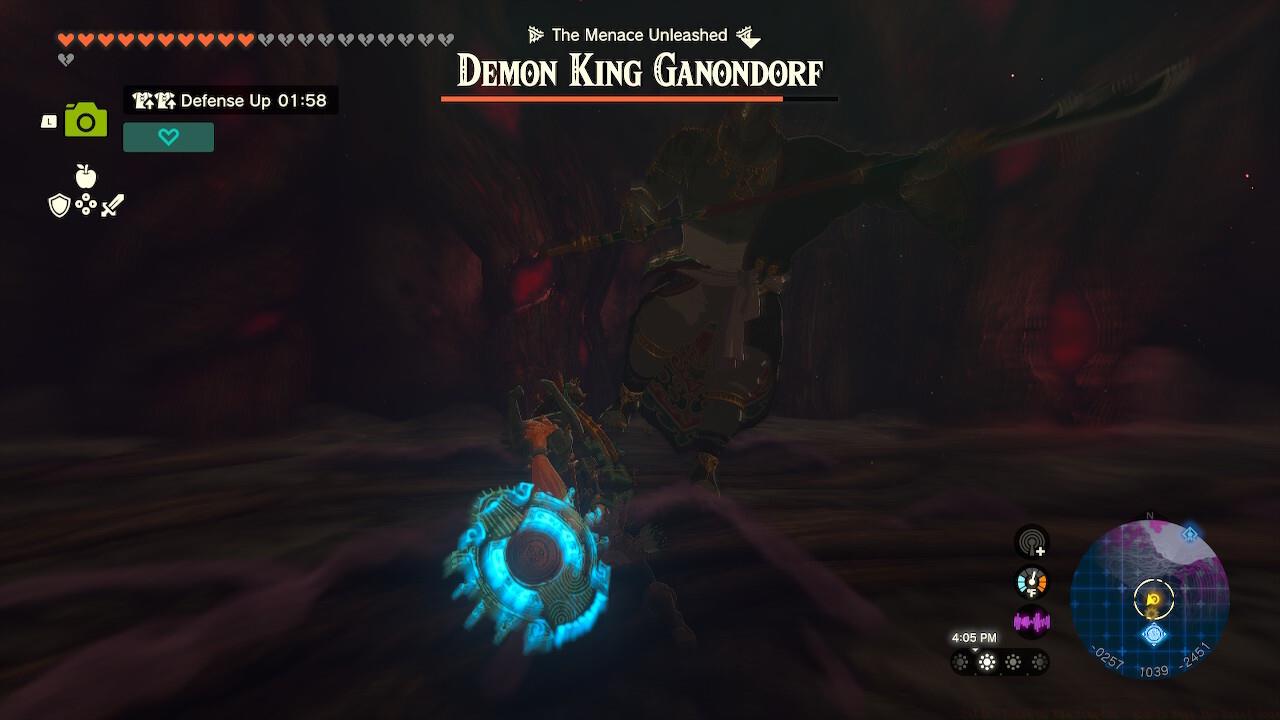The image size is (1280, 720).
Task: Click the sword quick-menu icon
Action: [x=112, y=206]
